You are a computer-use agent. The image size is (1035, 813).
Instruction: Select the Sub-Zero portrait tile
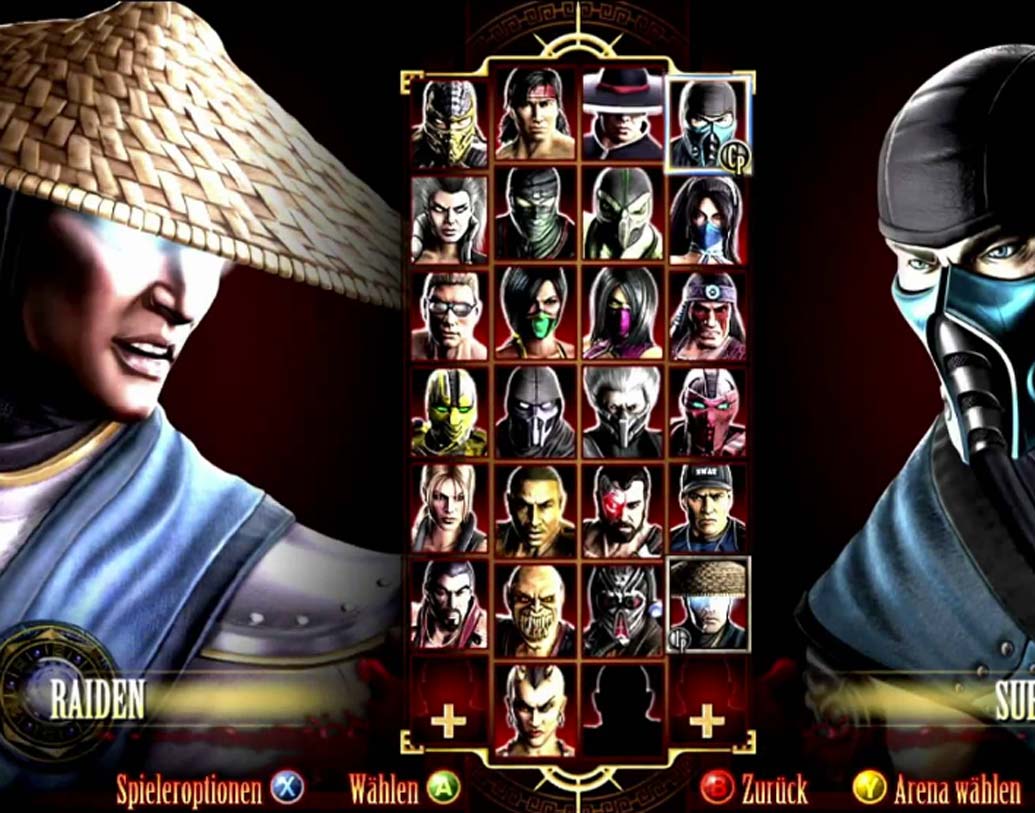tap(707, 123)
